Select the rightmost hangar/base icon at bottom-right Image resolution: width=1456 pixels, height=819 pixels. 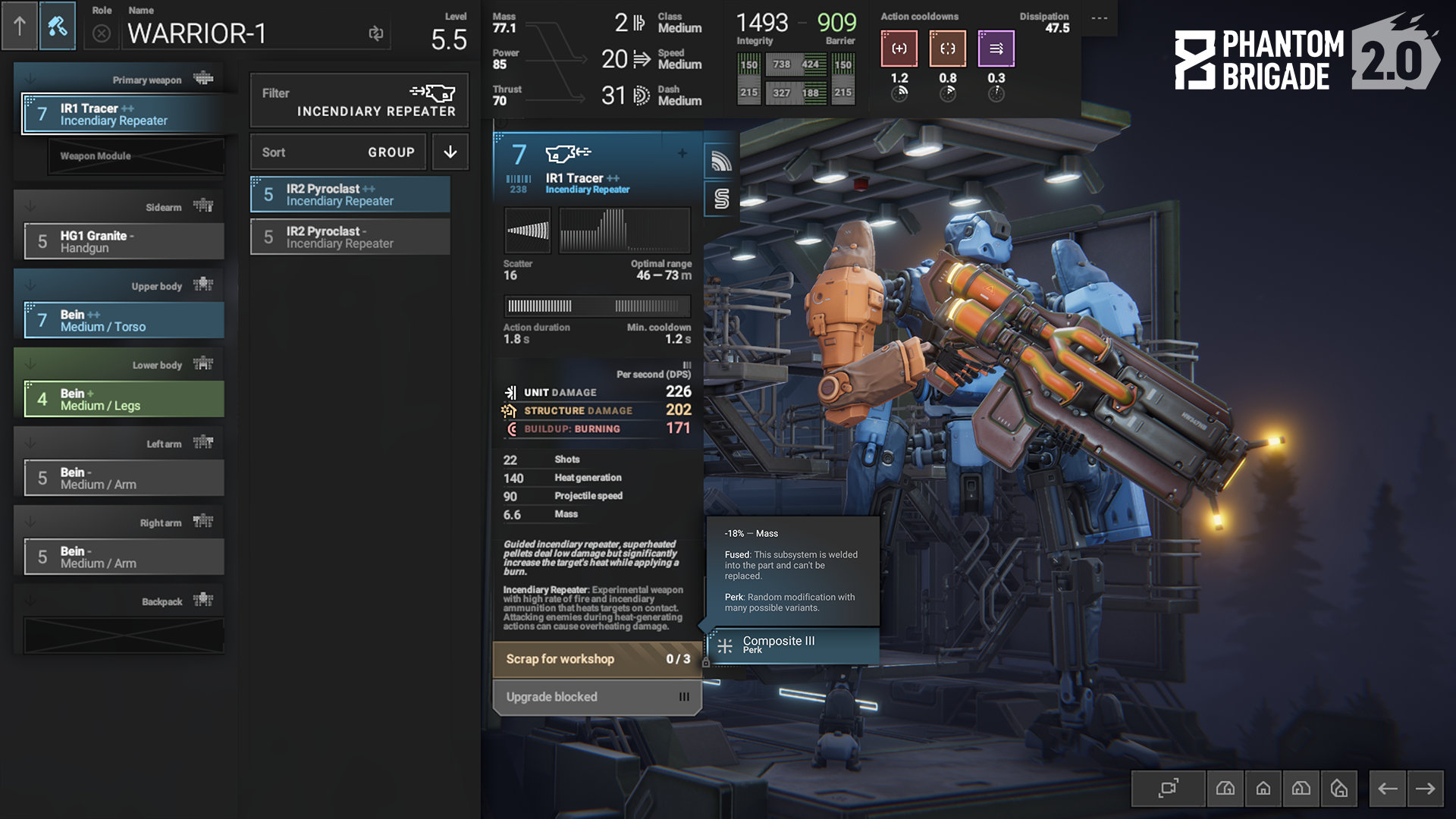1339,789
